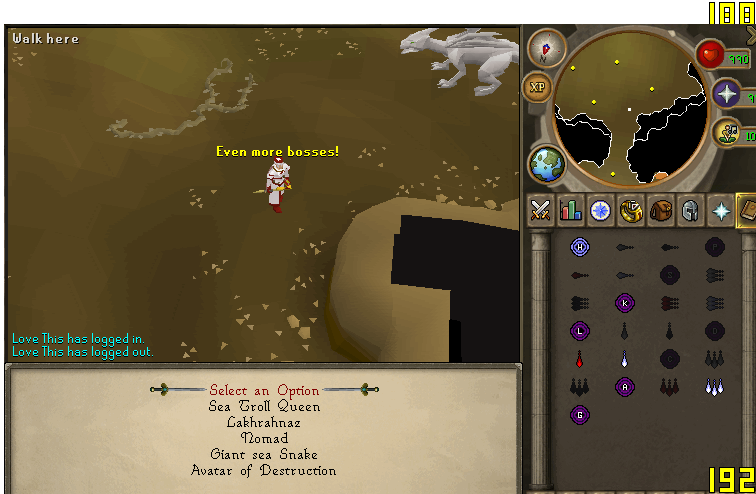Open the backpack inventory tab
The width and height of the screenshot is (756, 494).
[659, 211]
